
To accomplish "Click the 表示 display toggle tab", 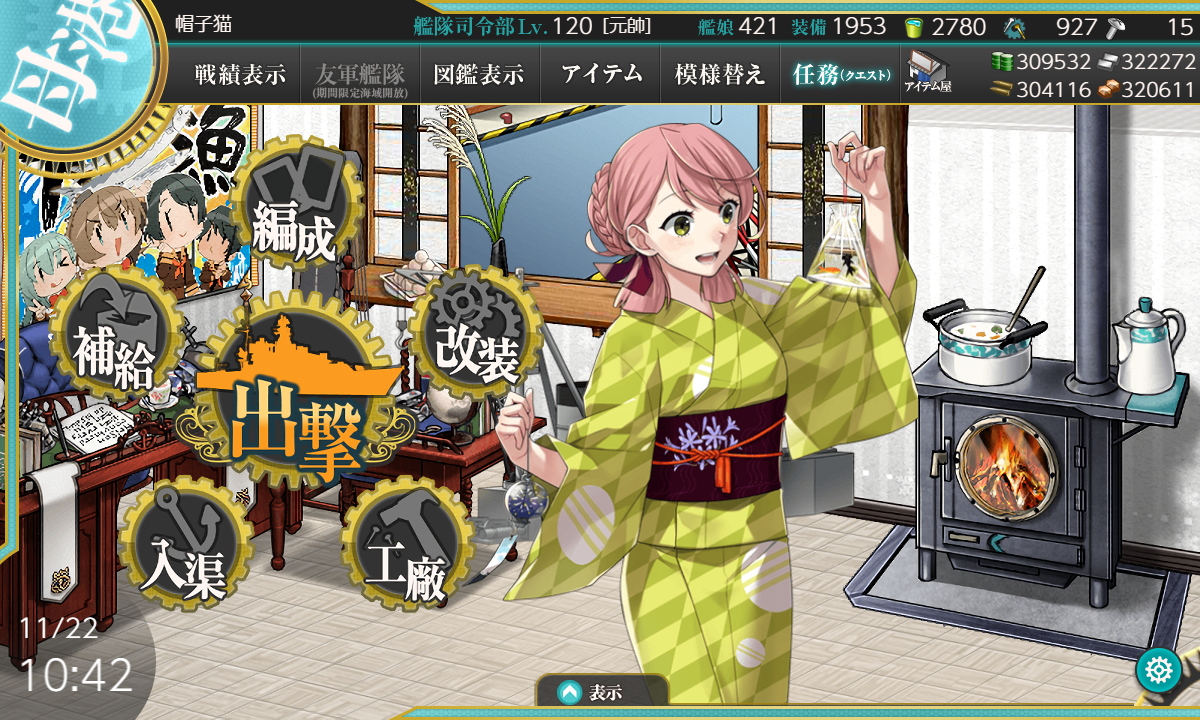I will (601, 692).
